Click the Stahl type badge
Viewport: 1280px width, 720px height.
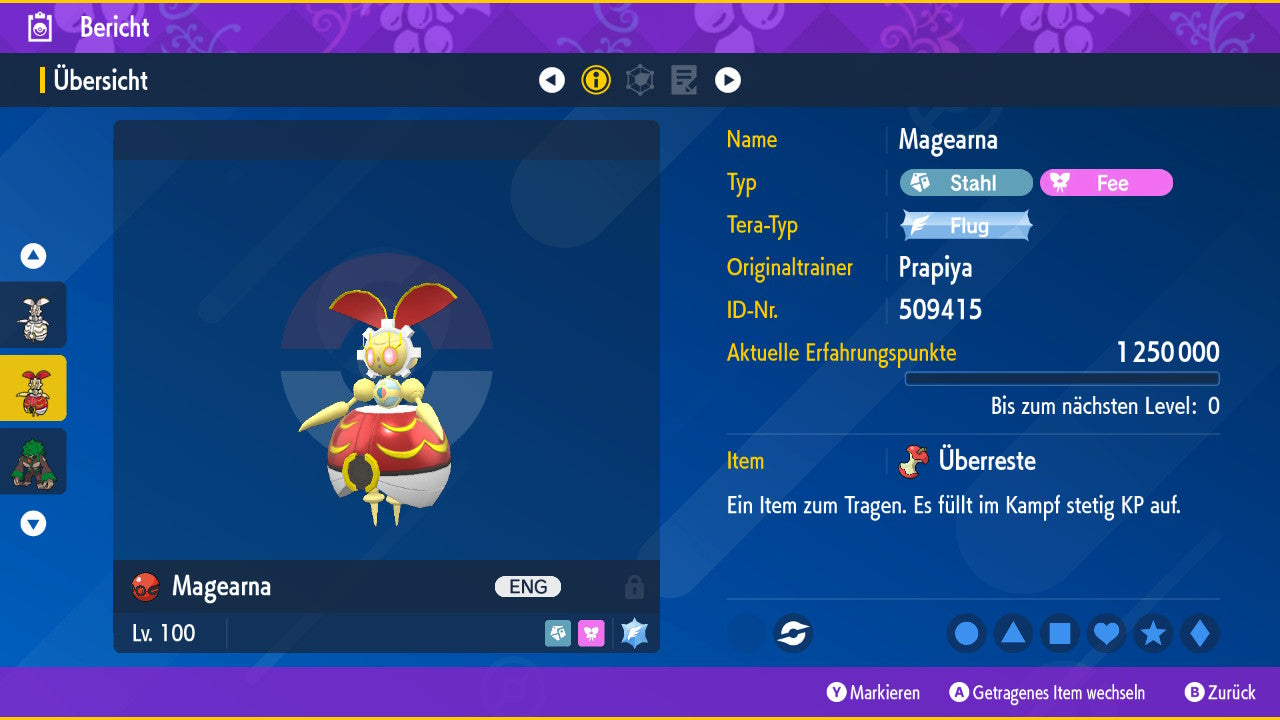964,183
